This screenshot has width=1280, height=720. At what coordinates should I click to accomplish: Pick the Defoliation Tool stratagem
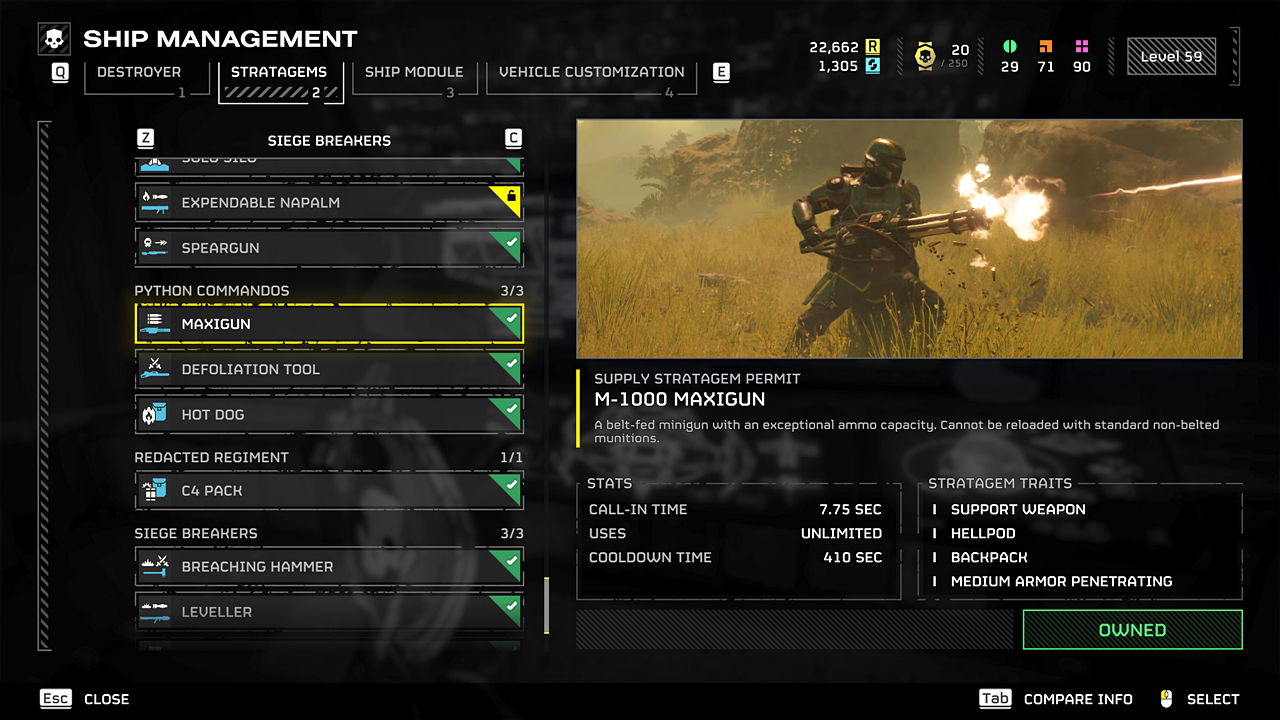coord(328,369)
